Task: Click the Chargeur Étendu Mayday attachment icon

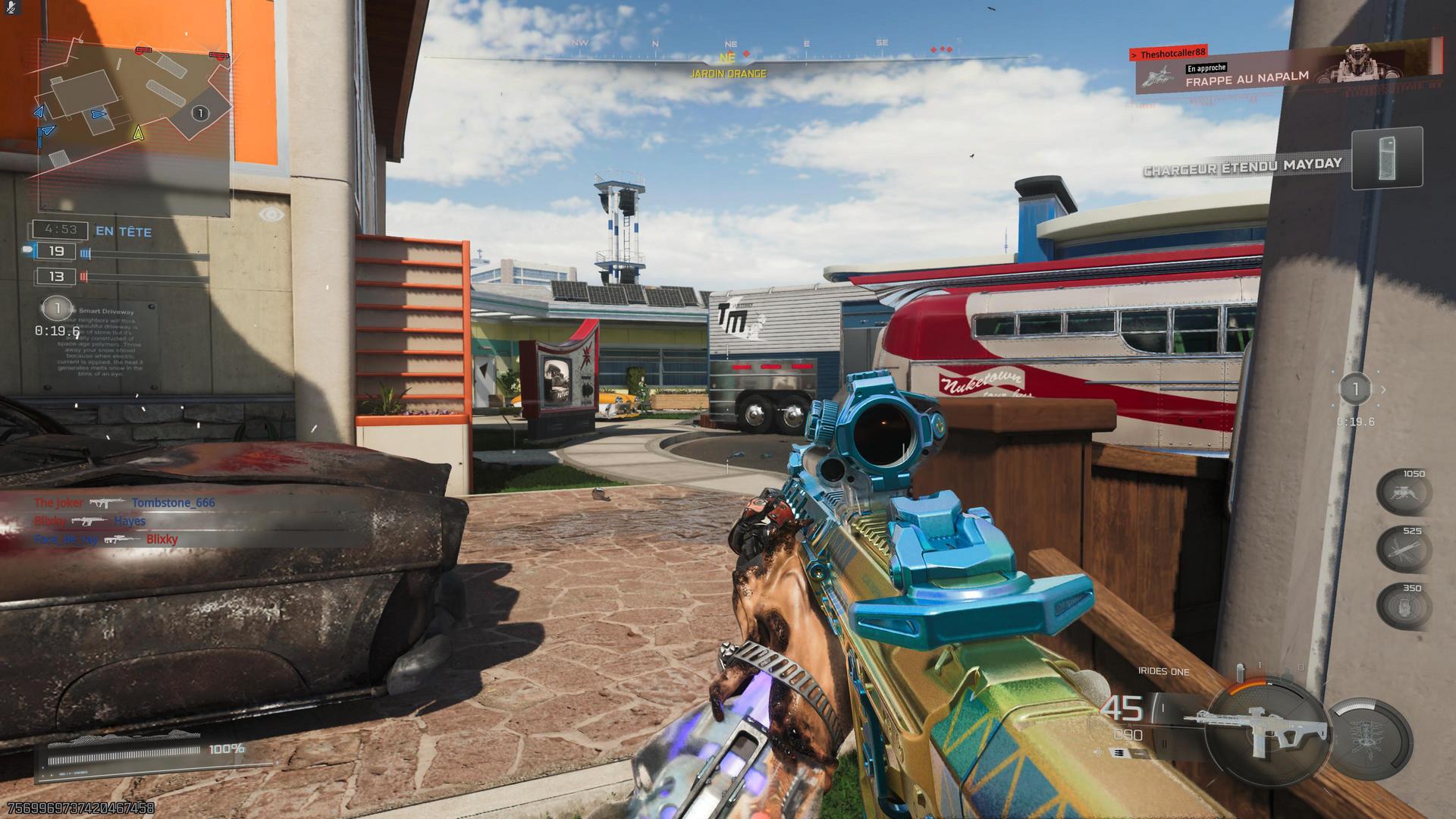Action: tap(1387, 159)
